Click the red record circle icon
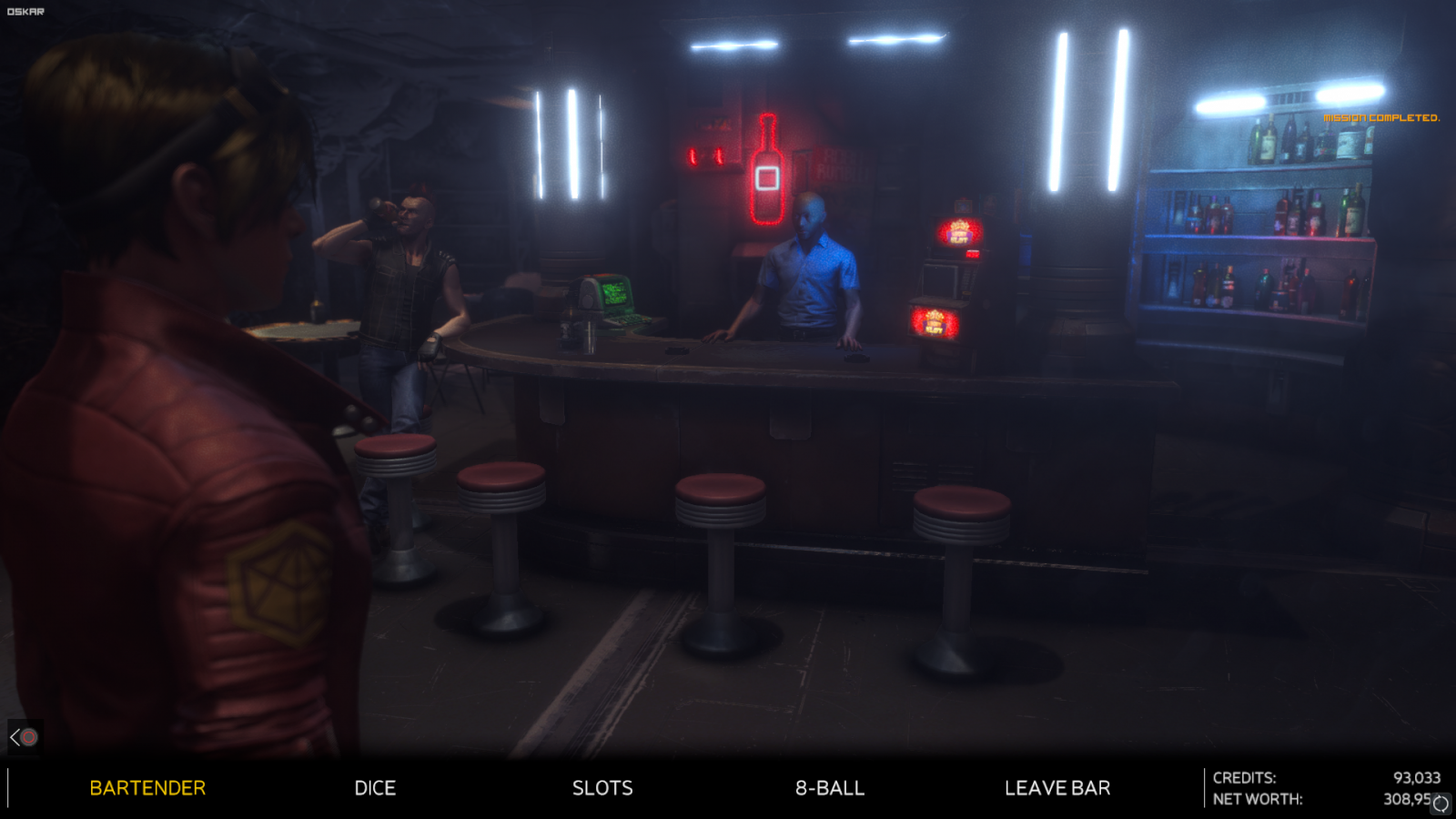1456x819 pixels. 27,737
